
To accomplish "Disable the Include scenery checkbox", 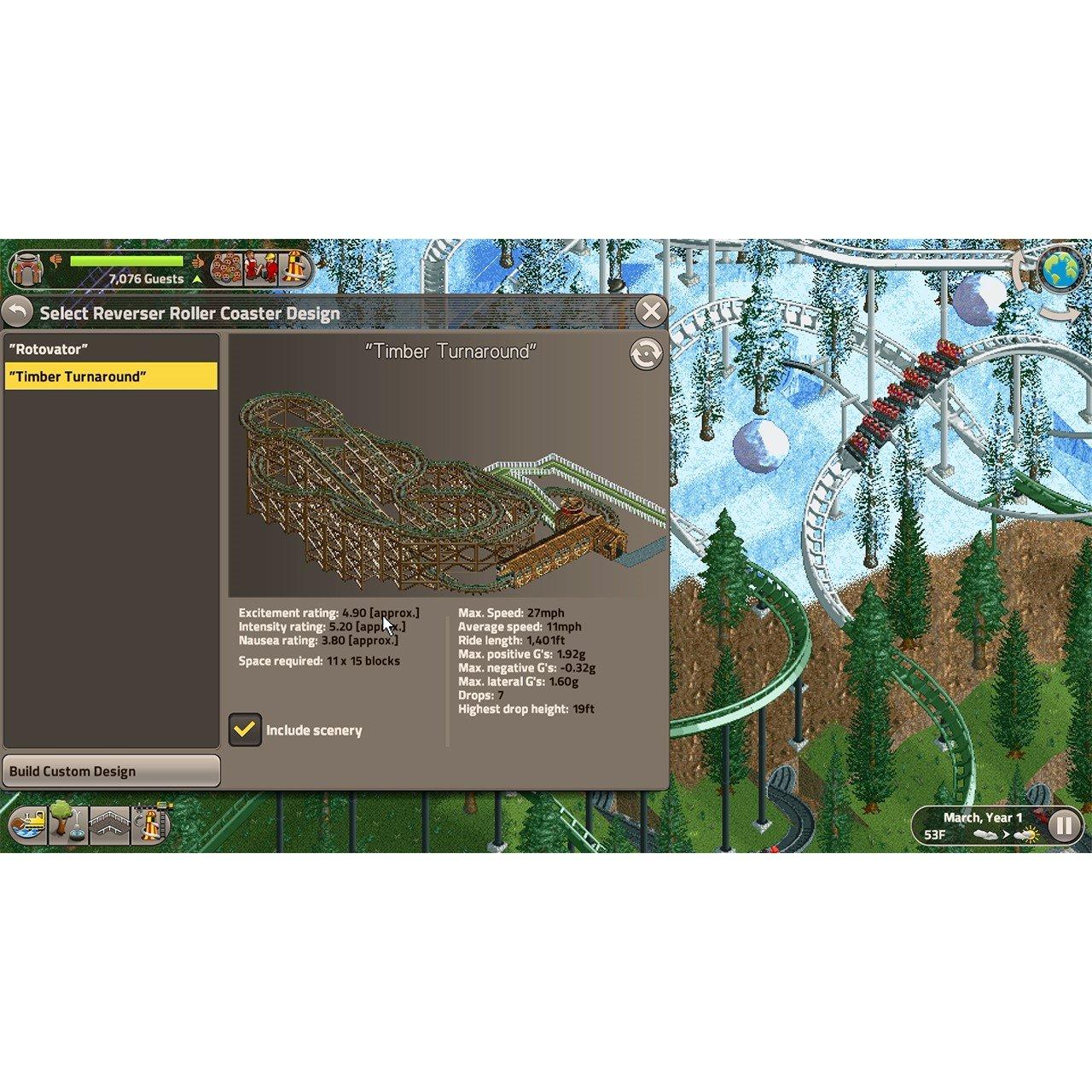I will pyautogui.click(x=245, y=730).
